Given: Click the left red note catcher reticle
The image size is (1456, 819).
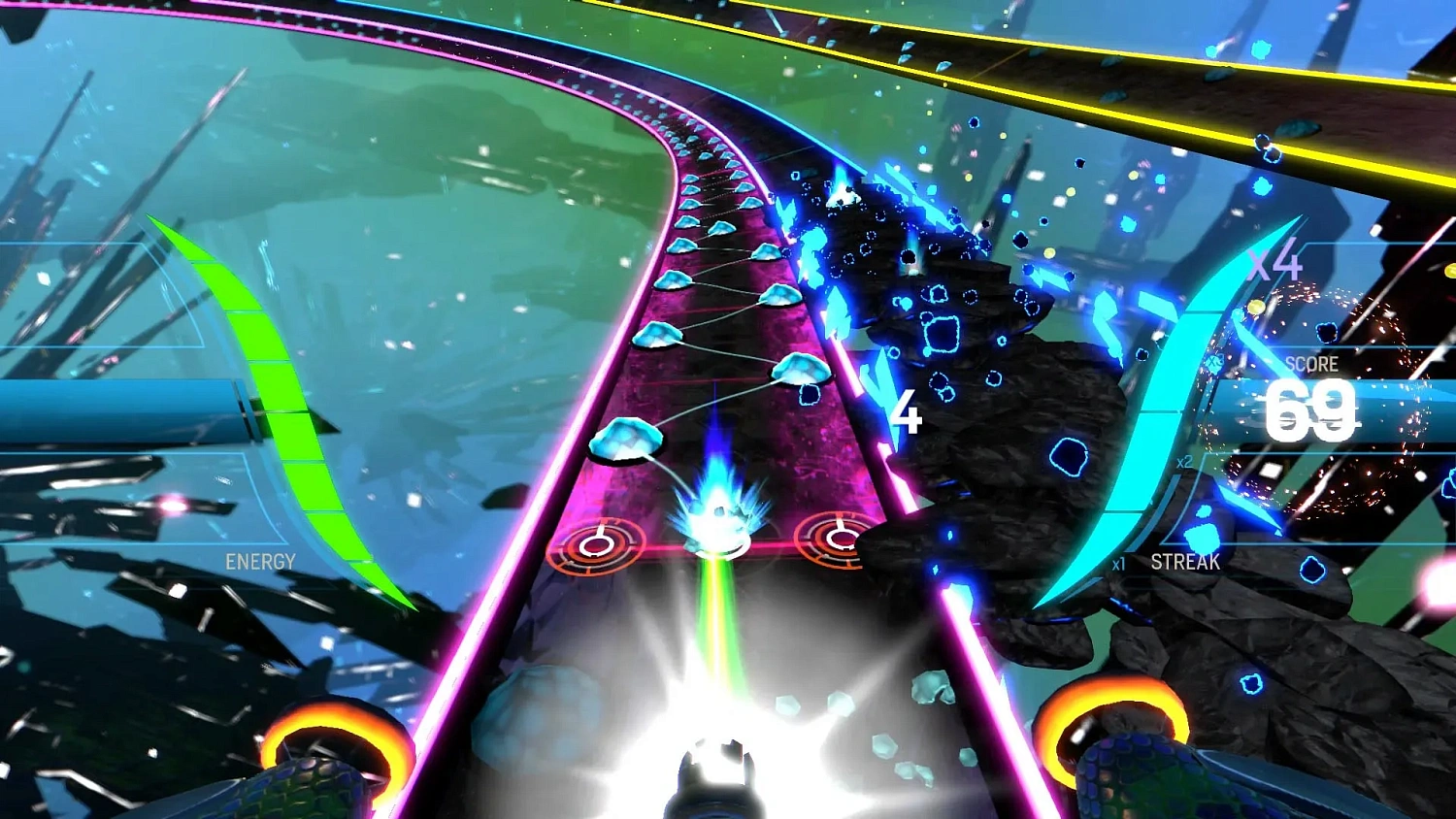Looking at the screenshot, I should pyautogui.click(x=597, y=547).
